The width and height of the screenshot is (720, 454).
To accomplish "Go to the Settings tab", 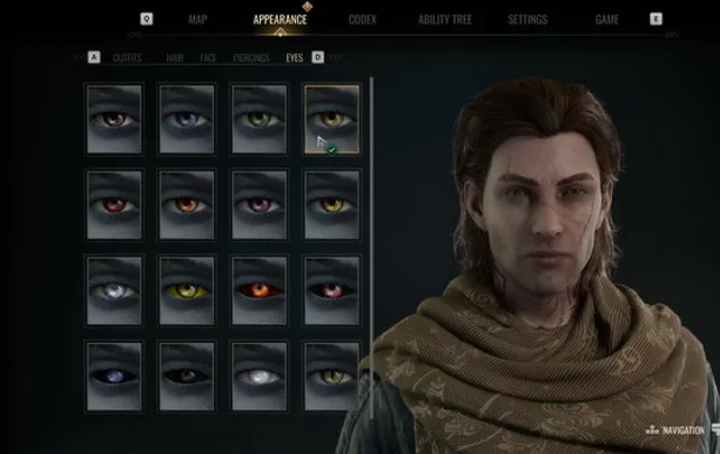I will tap(527, 19).
